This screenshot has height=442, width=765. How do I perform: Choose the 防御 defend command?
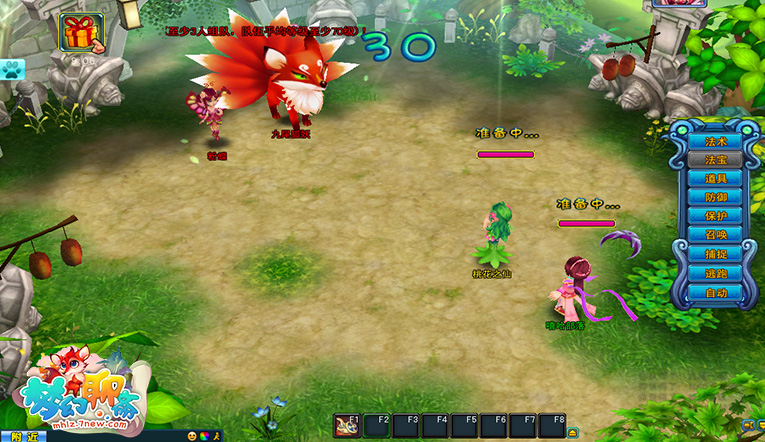715,198
